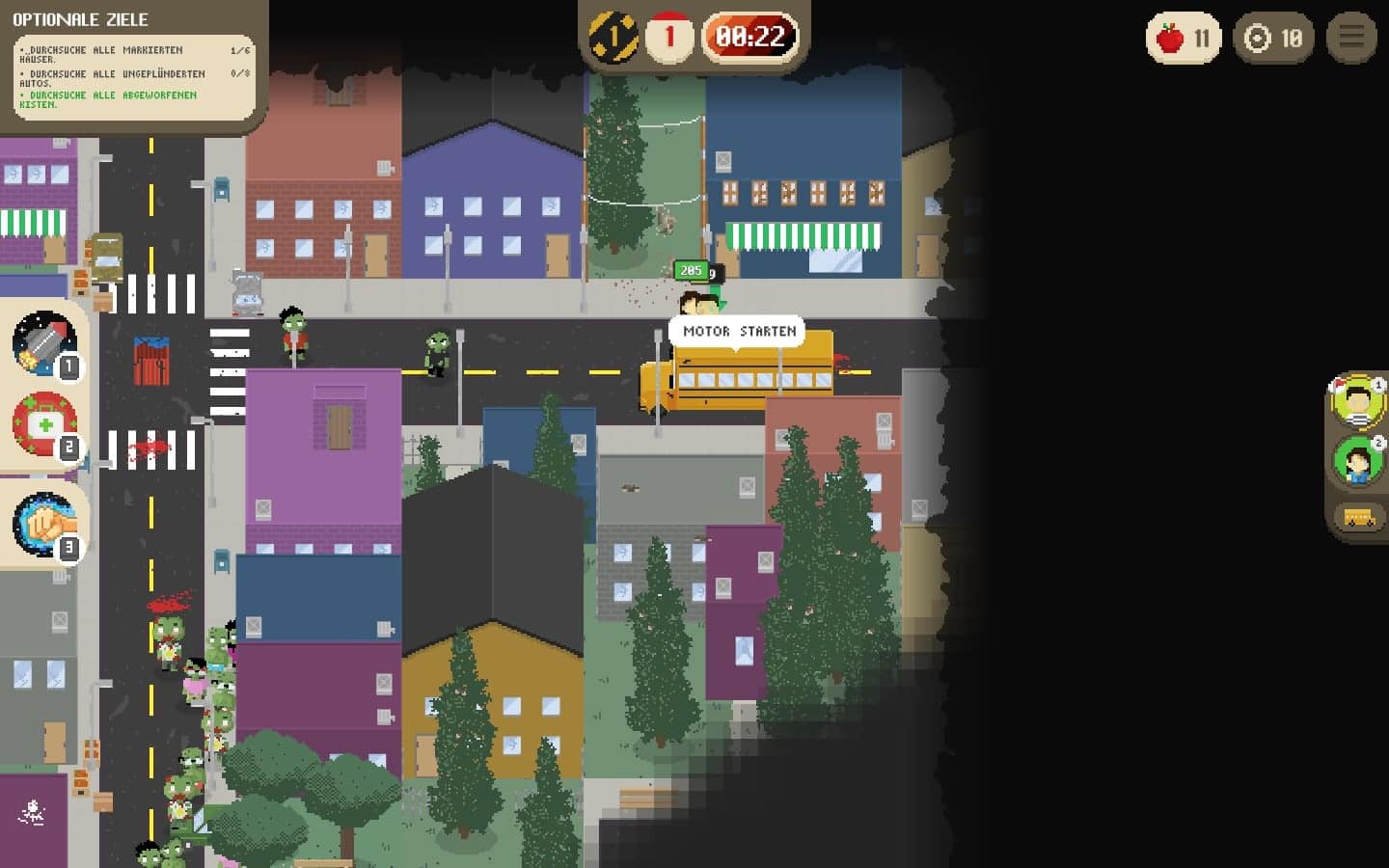Click the yellow-black striped level badge
1389x868 pixels.
[x=613, y=39]
